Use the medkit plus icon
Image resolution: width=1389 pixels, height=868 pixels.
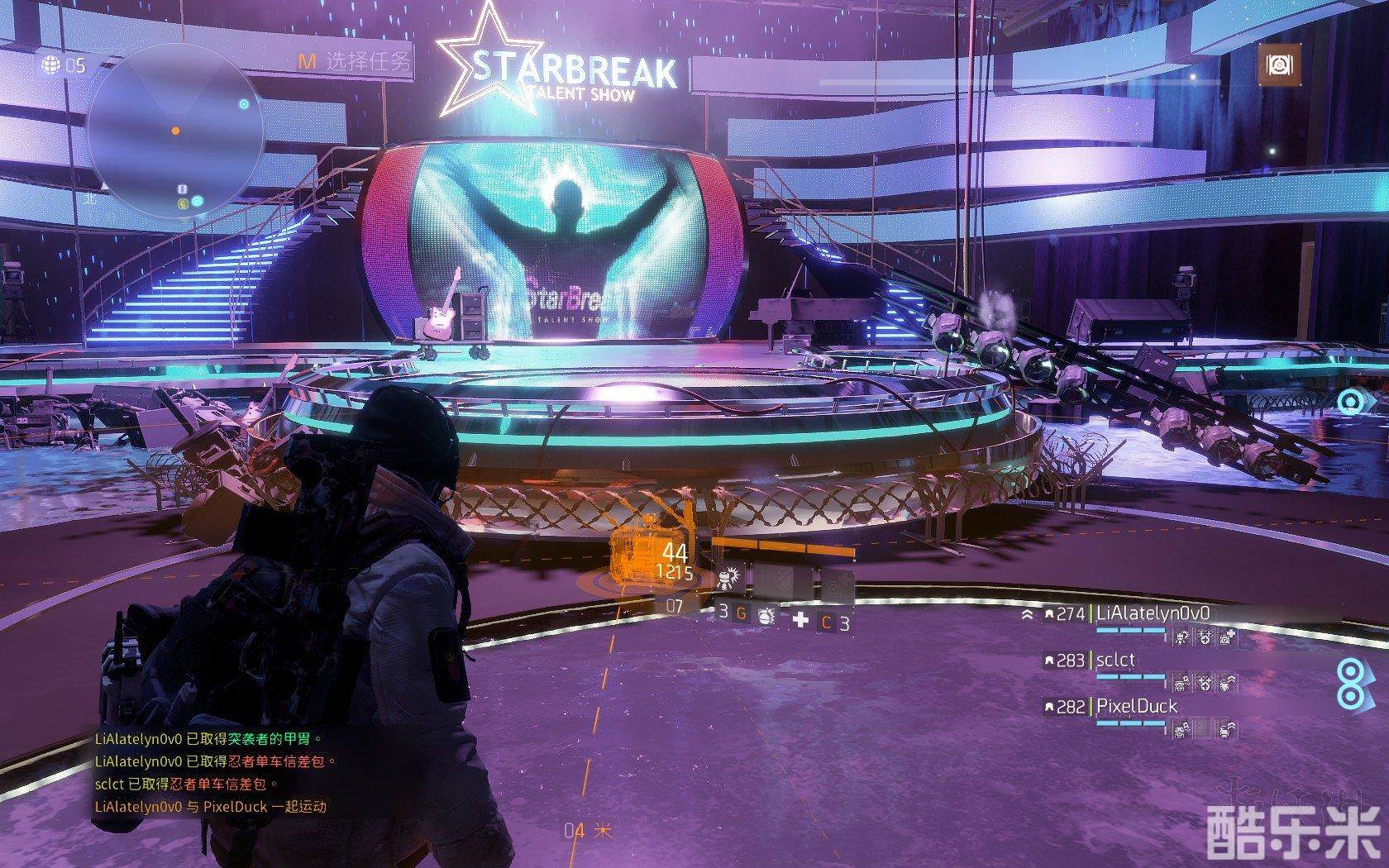tap(800, 620)
